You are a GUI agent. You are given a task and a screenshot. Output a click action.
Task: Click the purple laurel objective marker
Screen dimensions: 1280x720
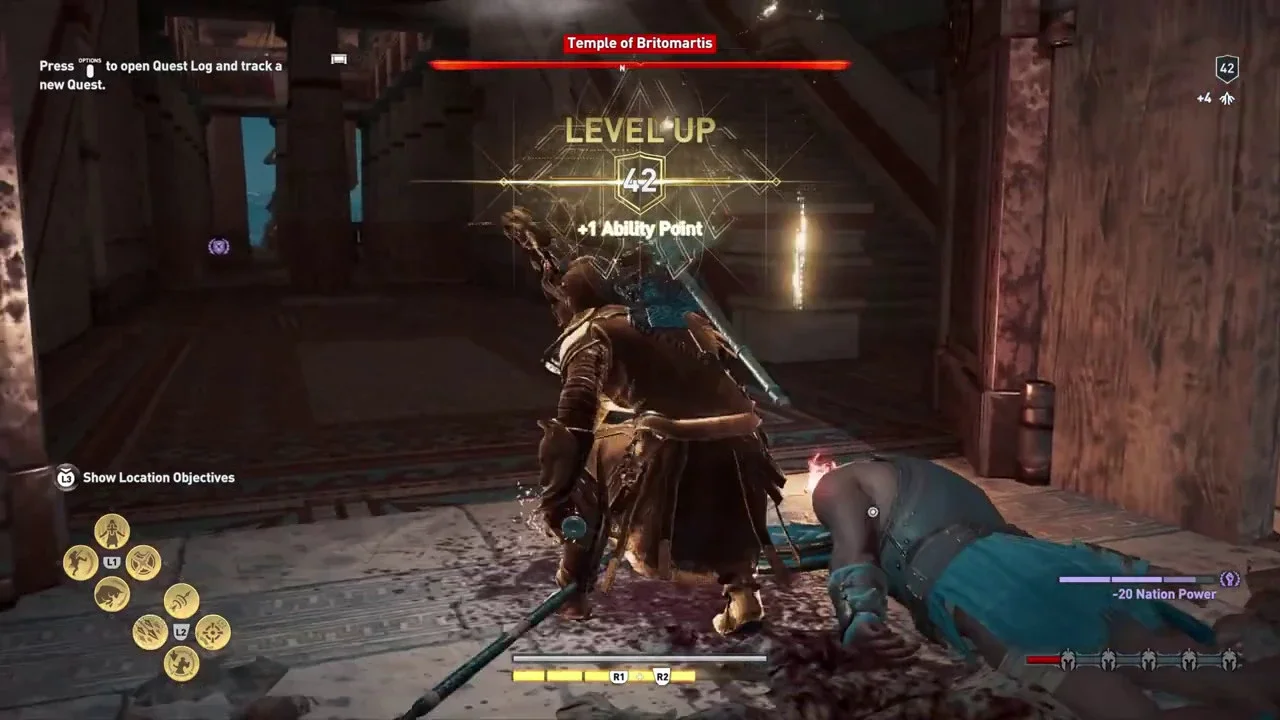219,246
